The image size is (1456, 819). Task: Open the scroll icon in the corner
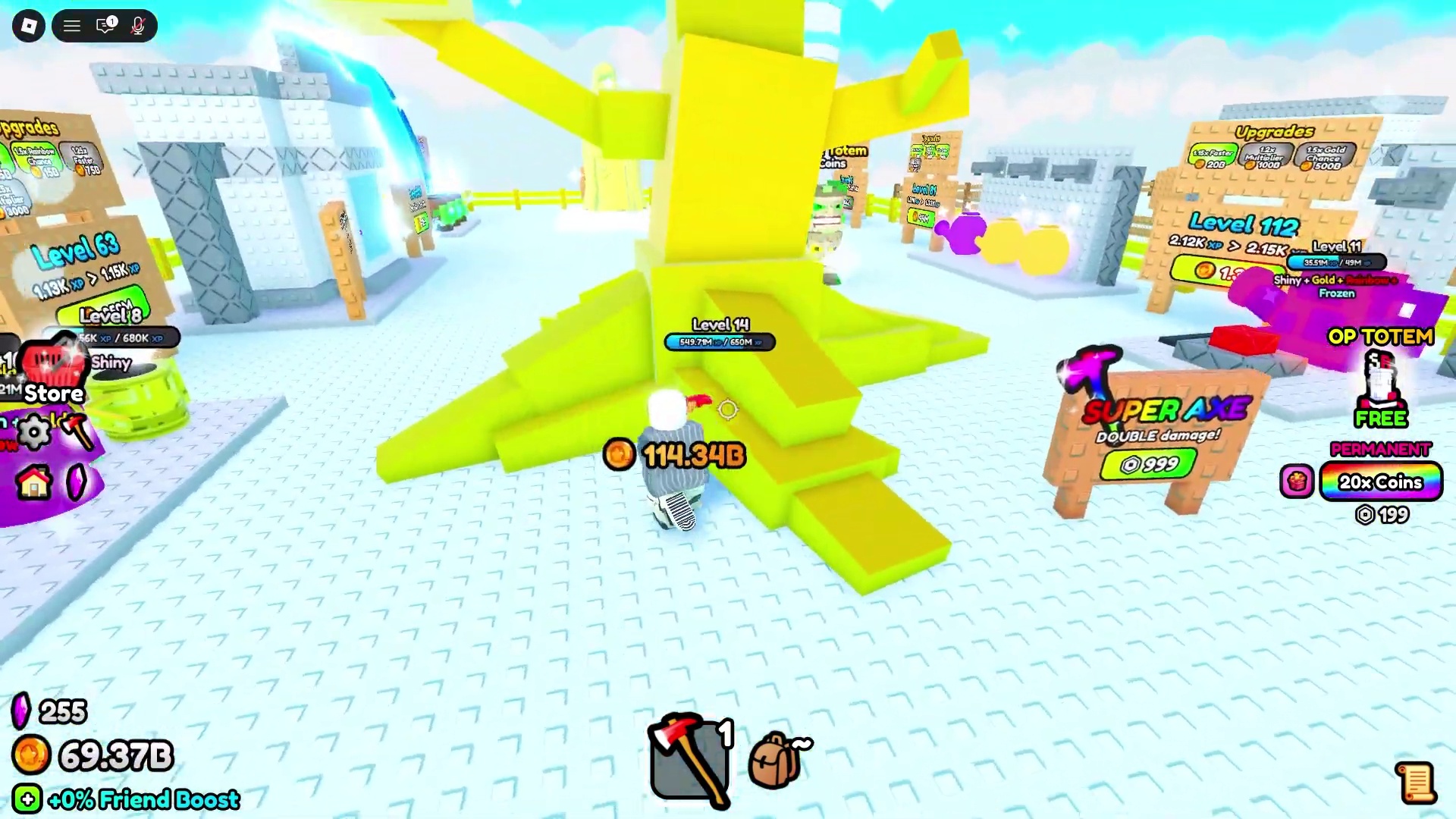(1415, 783)
